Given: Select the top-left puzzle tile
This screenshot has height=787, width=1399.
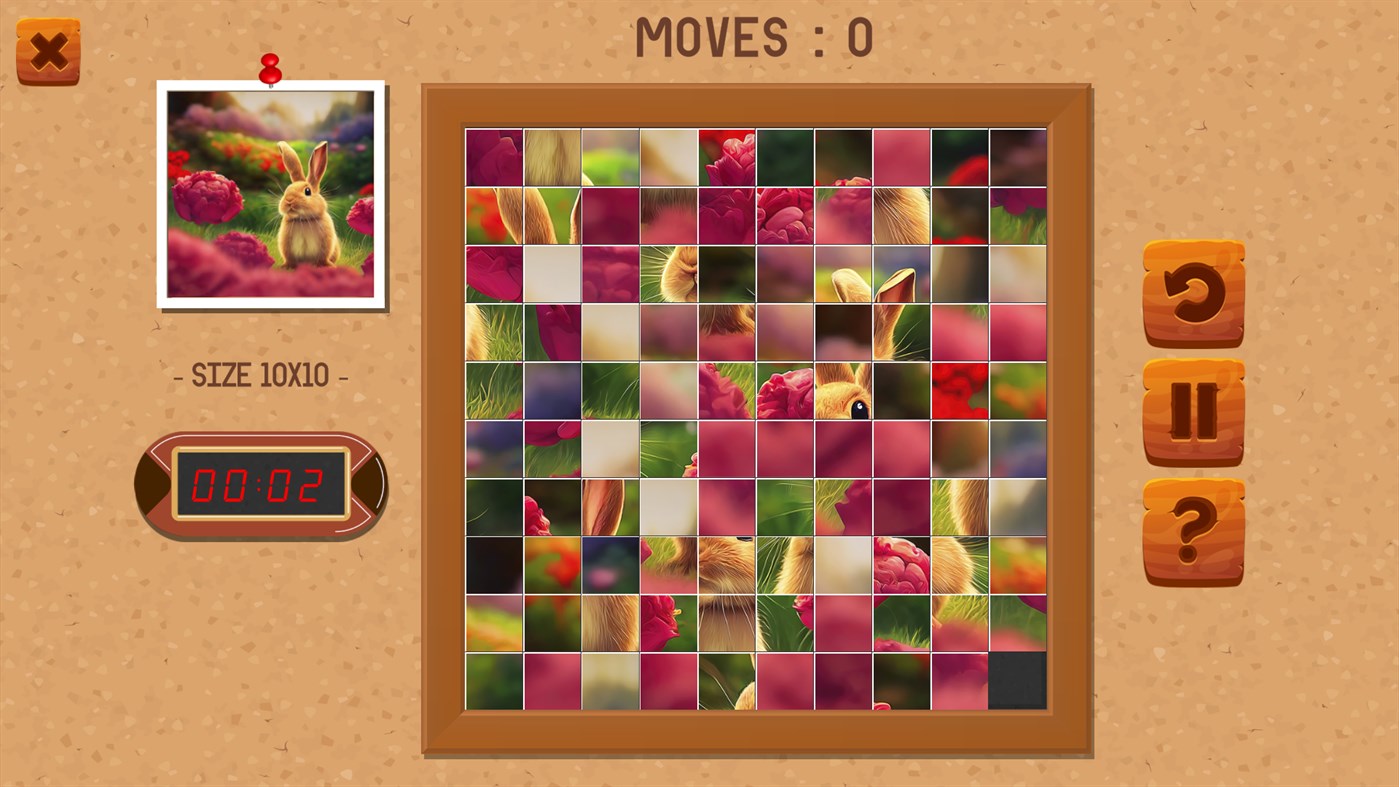Looking at the screenshot, I should [x=493, y=155].
